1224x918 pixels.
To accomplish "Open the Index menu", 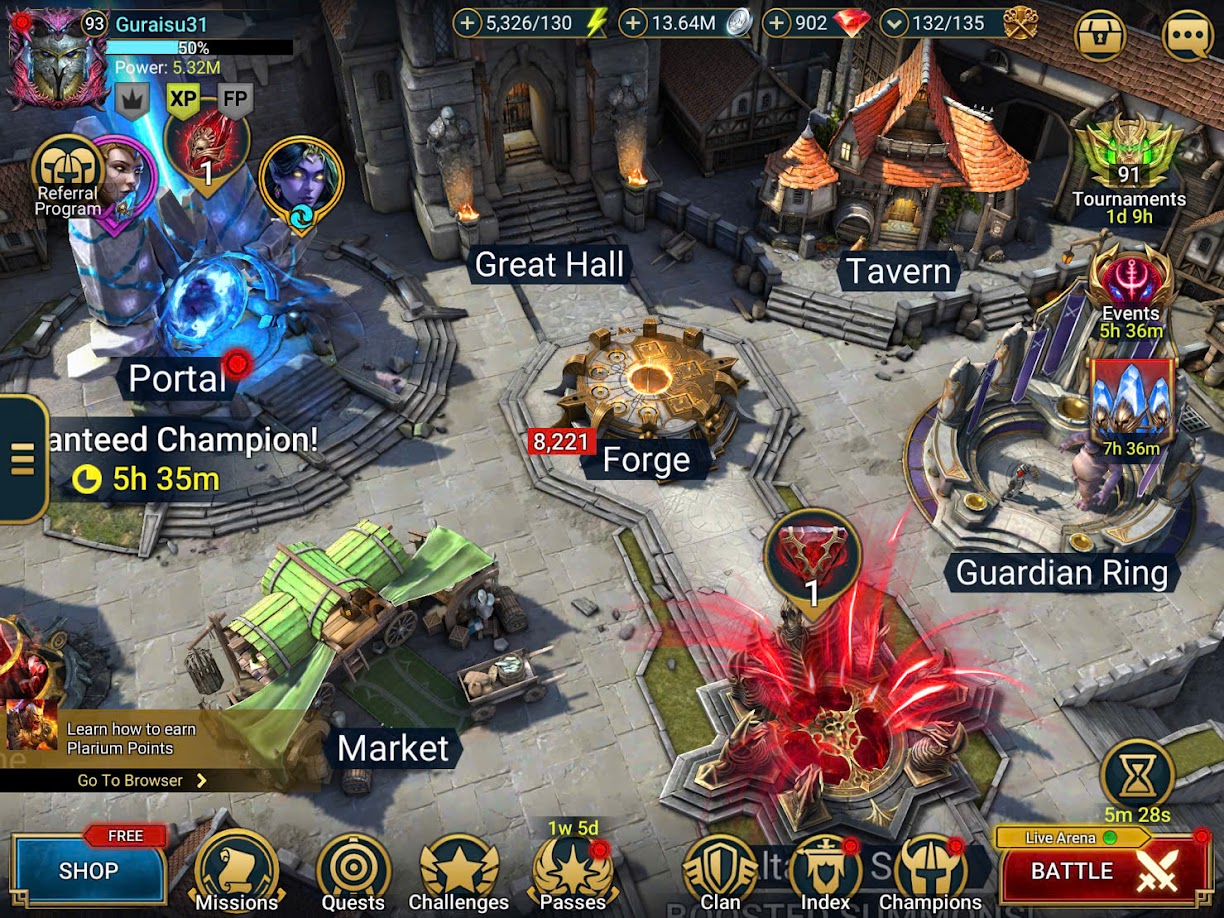I will [825, 872].
